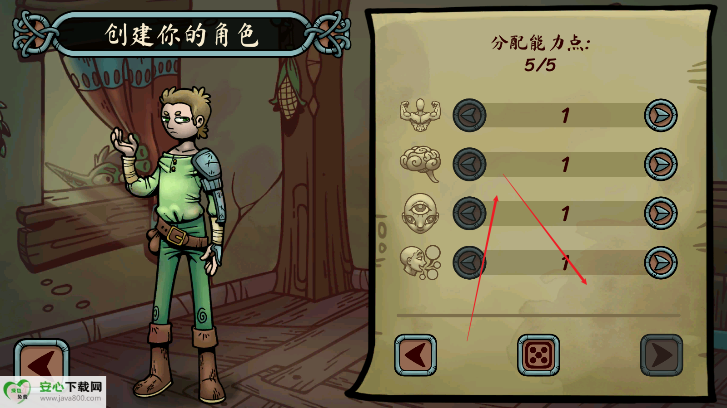
Task: Increase the speech-bubble charisma attribute
Action: click(659, 262)
